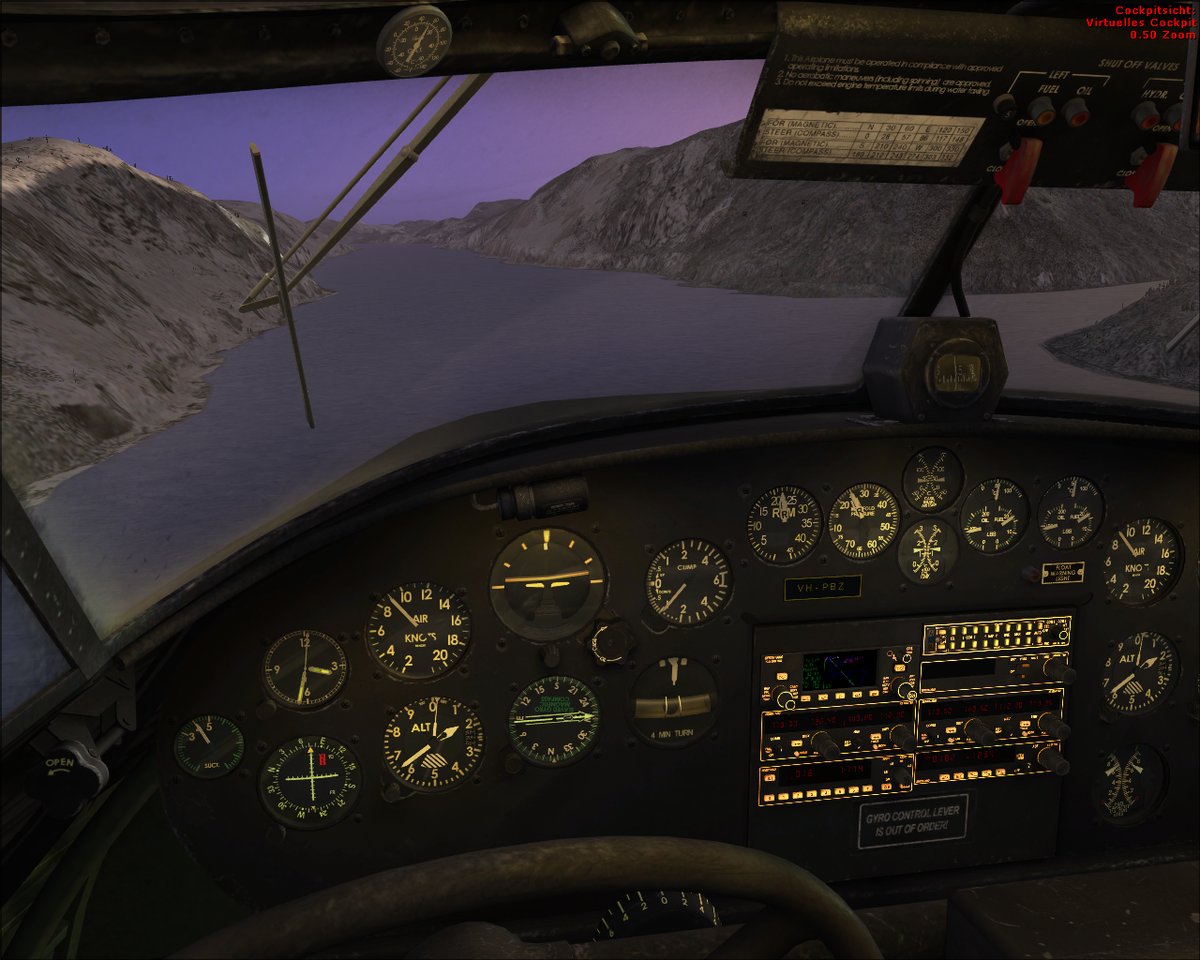Click the audio selector panel atop the radio stack
This screenshot has height=960, width=1200.
pos(995,636)
